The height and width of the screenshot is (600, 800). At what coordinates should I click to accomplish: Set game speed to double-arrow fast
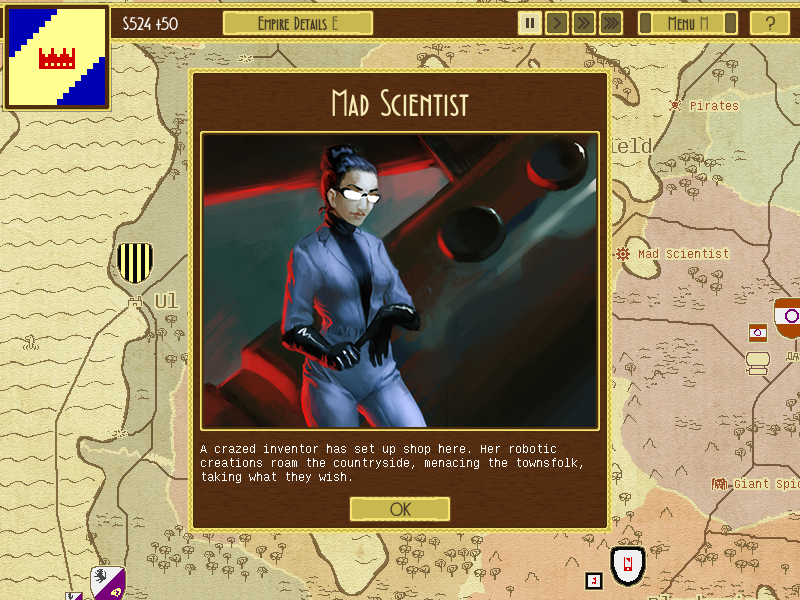pyautogui.click(x=584, y=23)
